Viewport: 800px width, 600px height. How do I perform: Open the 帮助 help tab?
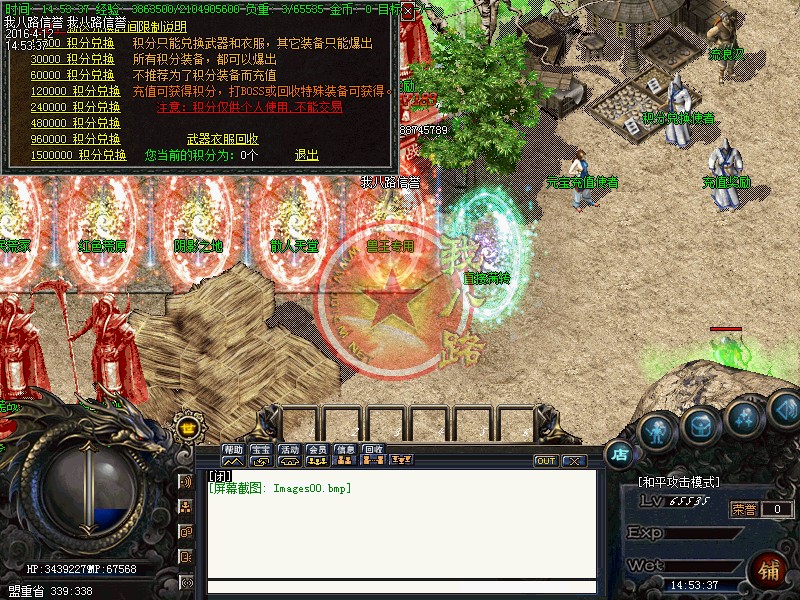[x=233, y=450]
